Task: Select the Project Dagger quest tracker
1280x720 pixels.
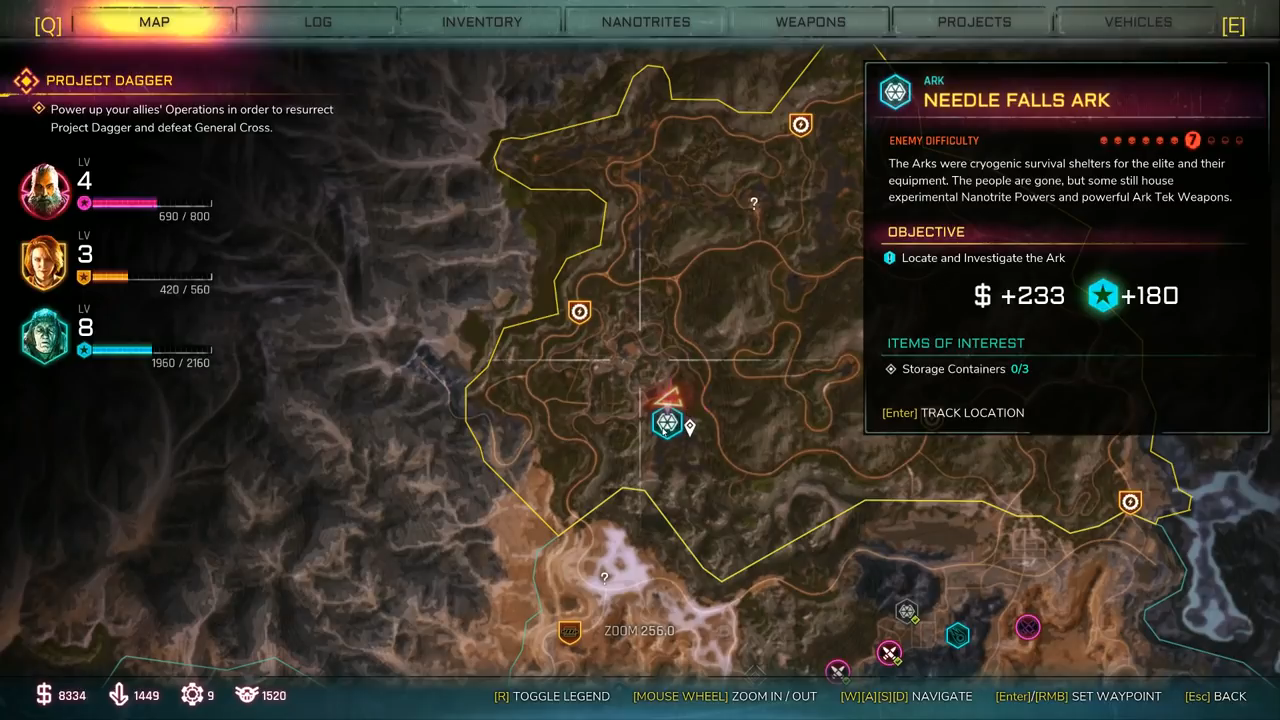Action: pos(109,80)
